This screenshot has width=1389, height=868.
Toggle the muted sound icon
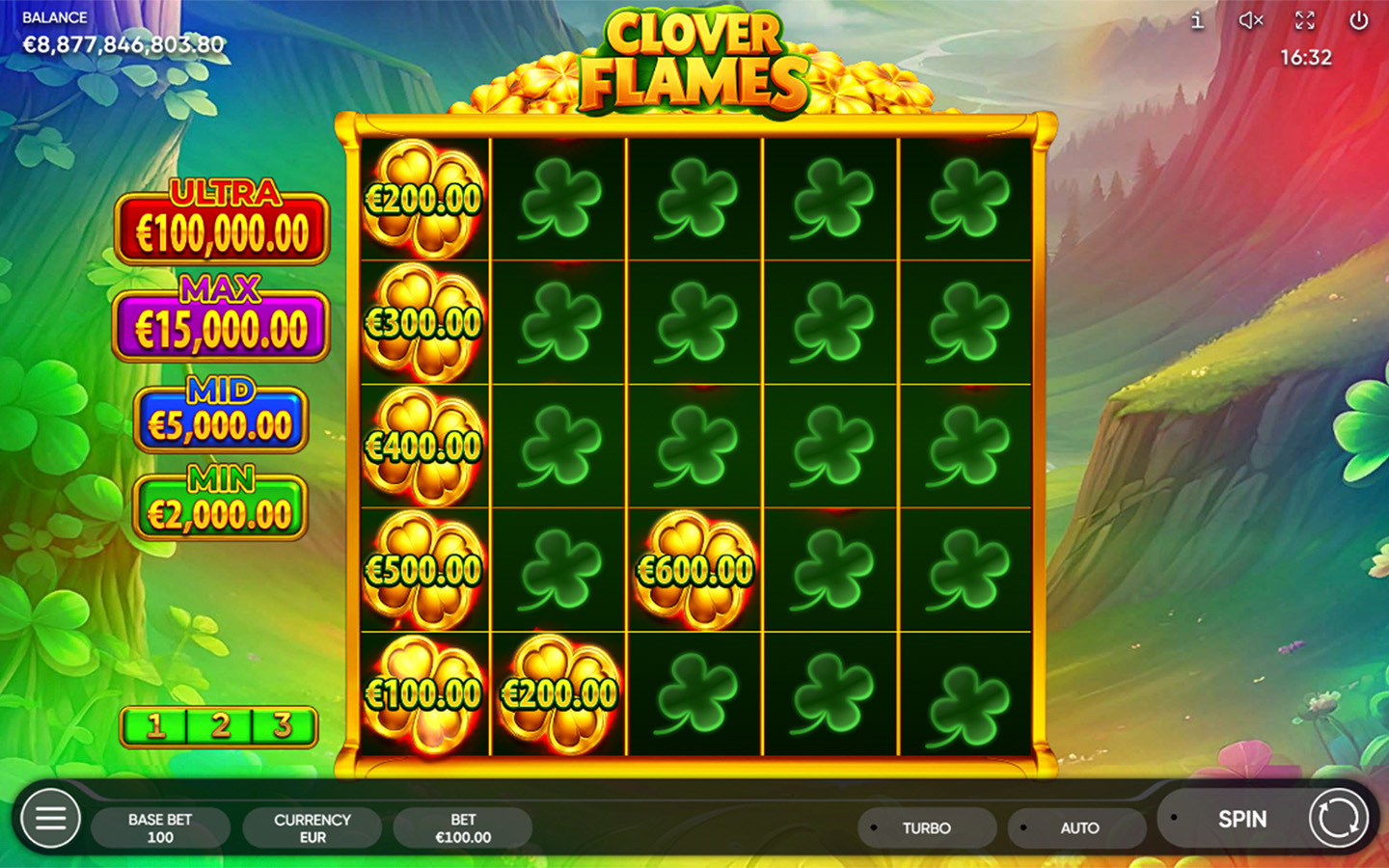[1251, 20]
